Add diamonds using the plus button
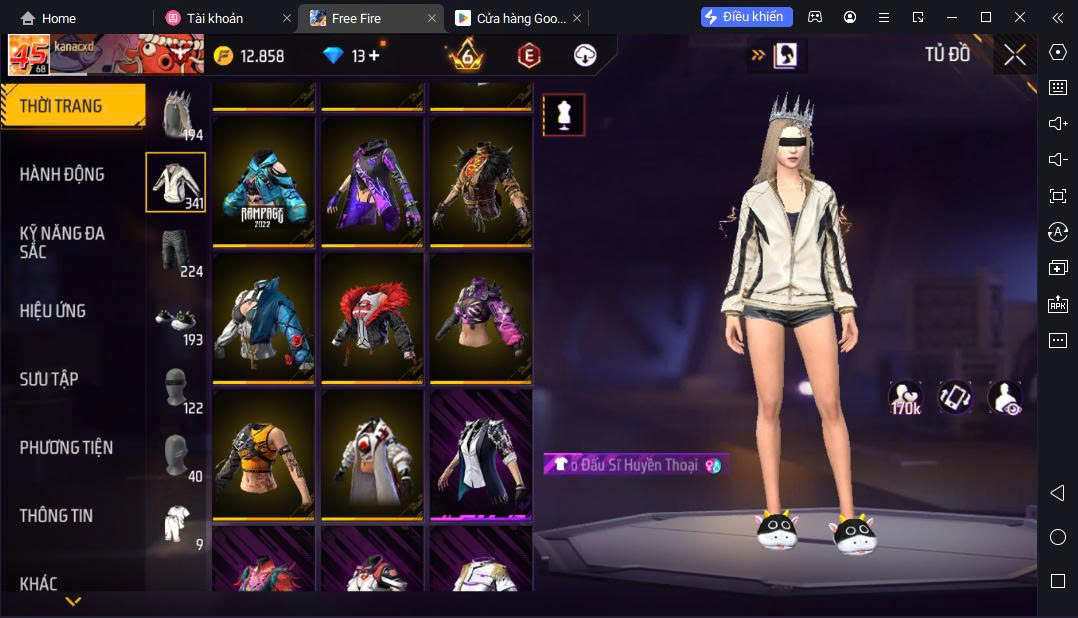1078x618 pixels. coord(374,56)
